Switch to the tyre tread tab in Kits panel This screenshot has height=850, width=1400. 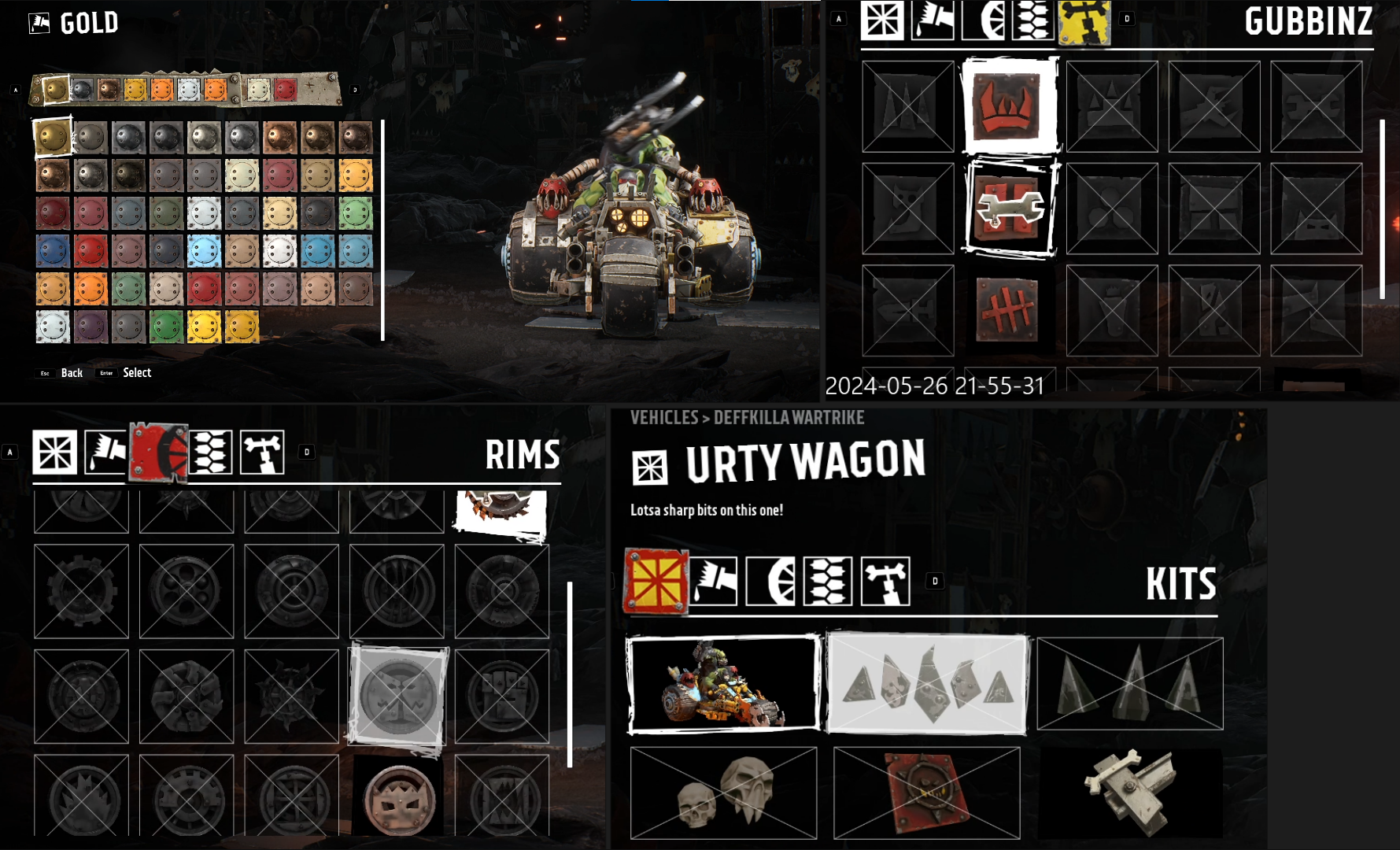coord(828,582)
